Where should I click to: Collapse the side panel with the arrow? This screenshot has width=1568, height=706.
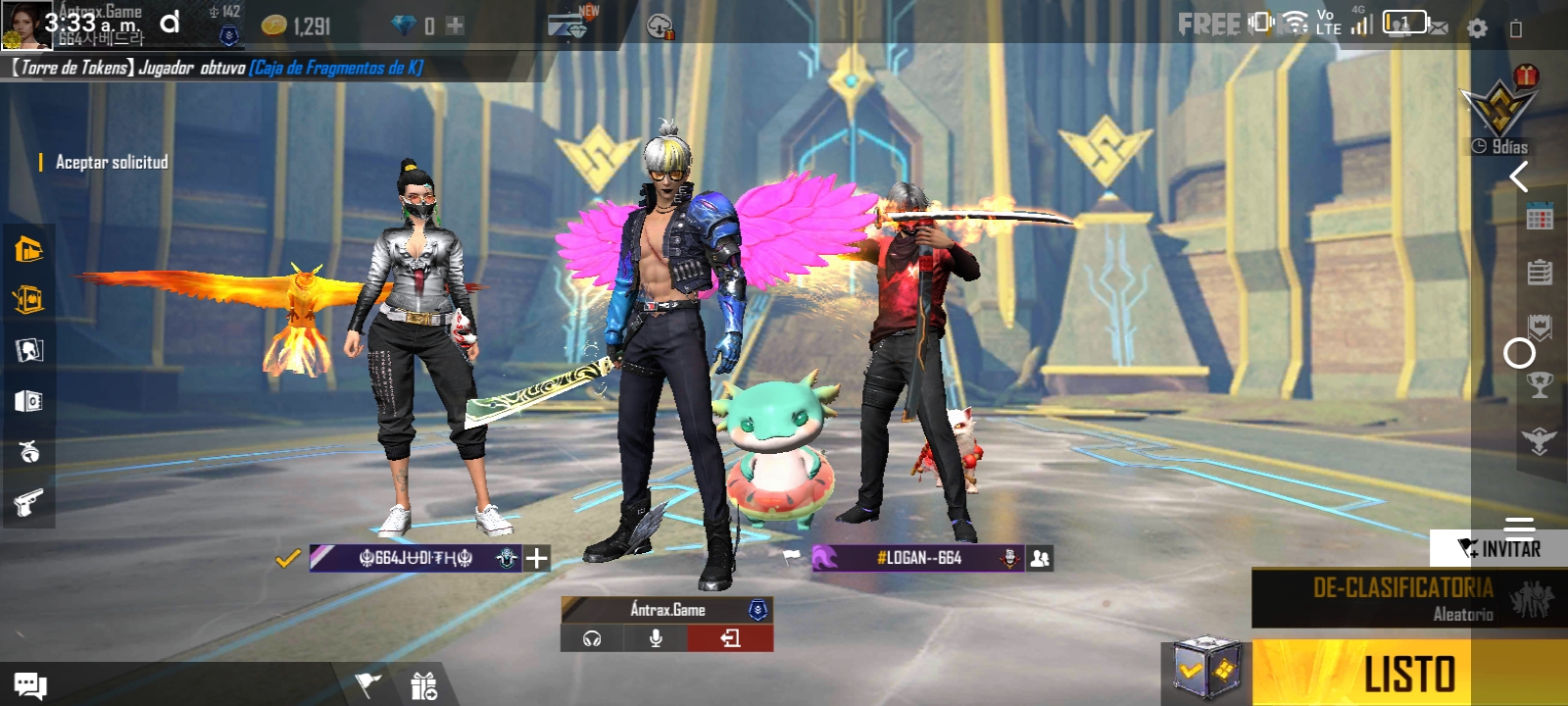point(1519,177)
